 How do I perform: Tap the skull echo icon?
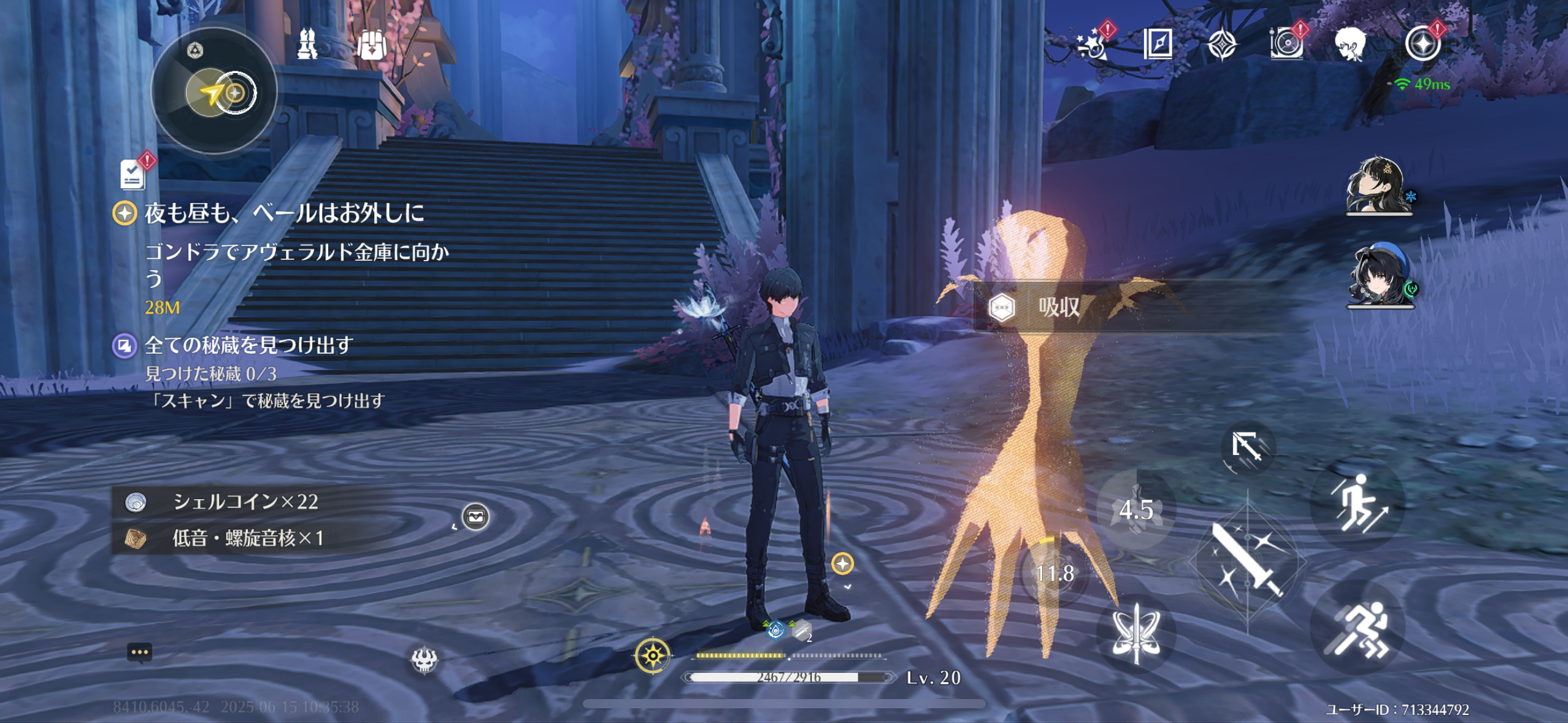[x=424, y=660]
